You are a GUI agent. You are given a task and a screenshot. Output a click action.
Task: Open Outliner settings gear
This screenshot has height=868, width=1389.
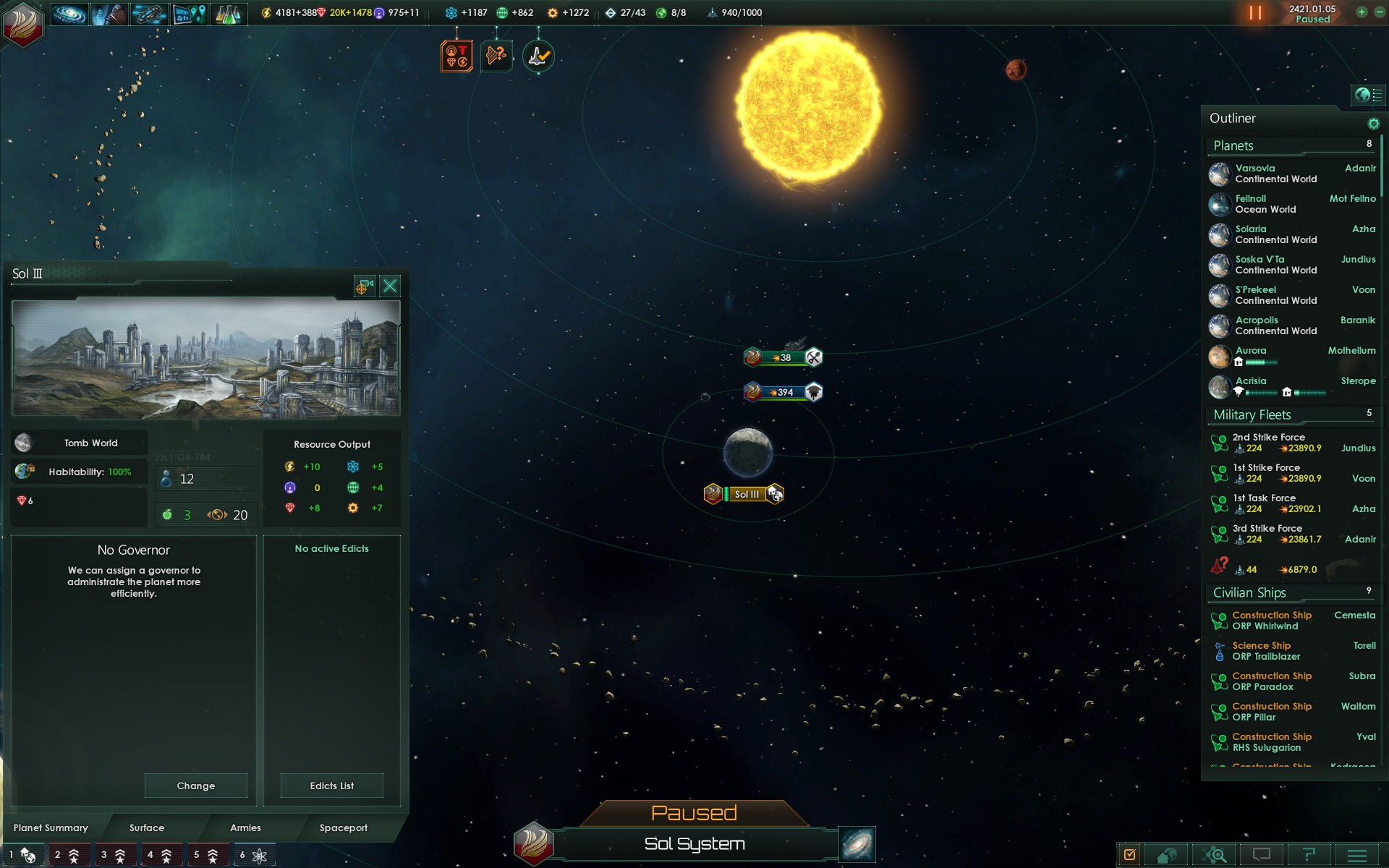(1373, 124)
